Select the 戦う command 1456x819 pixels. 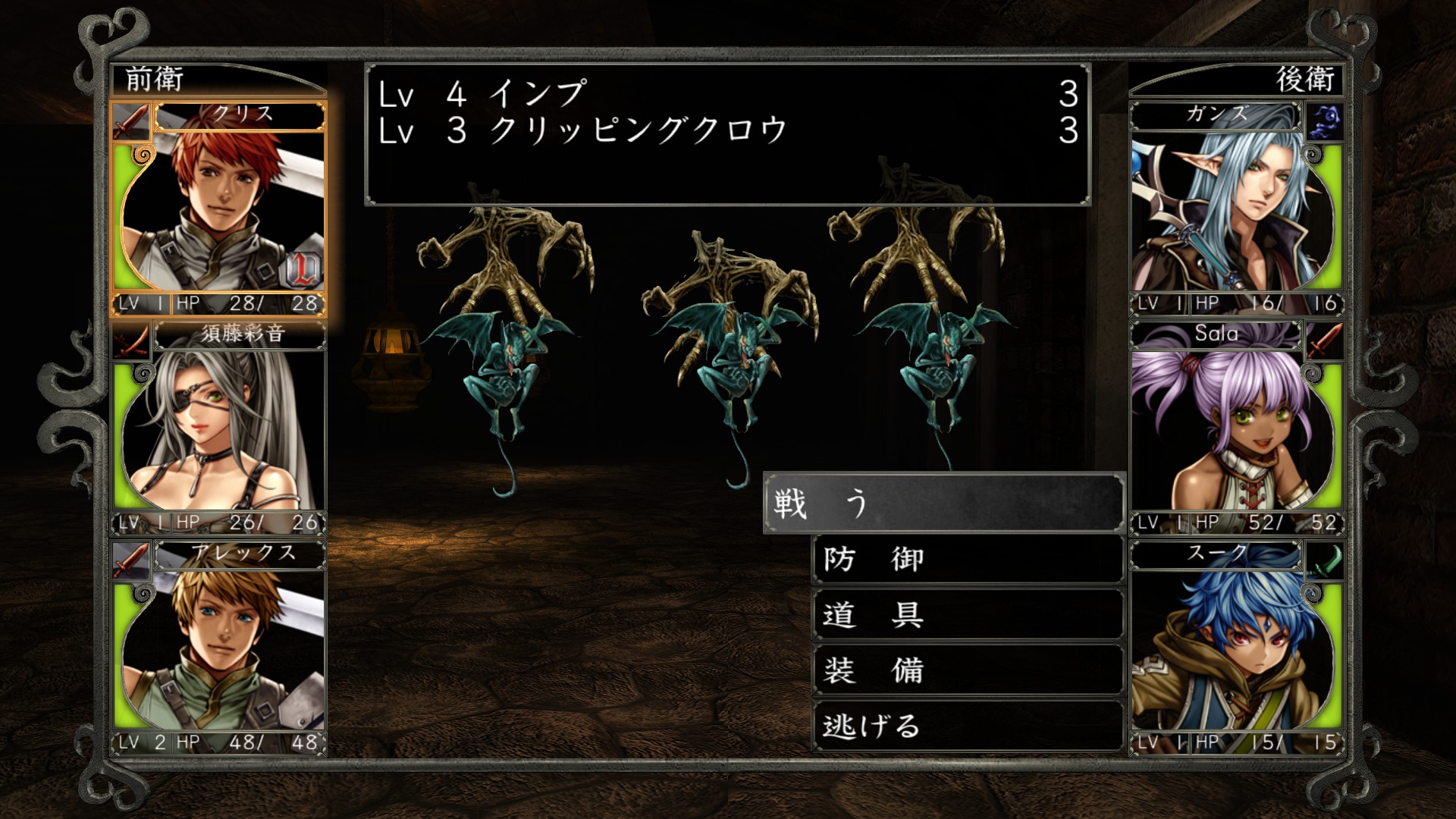[x=940, y=504]
